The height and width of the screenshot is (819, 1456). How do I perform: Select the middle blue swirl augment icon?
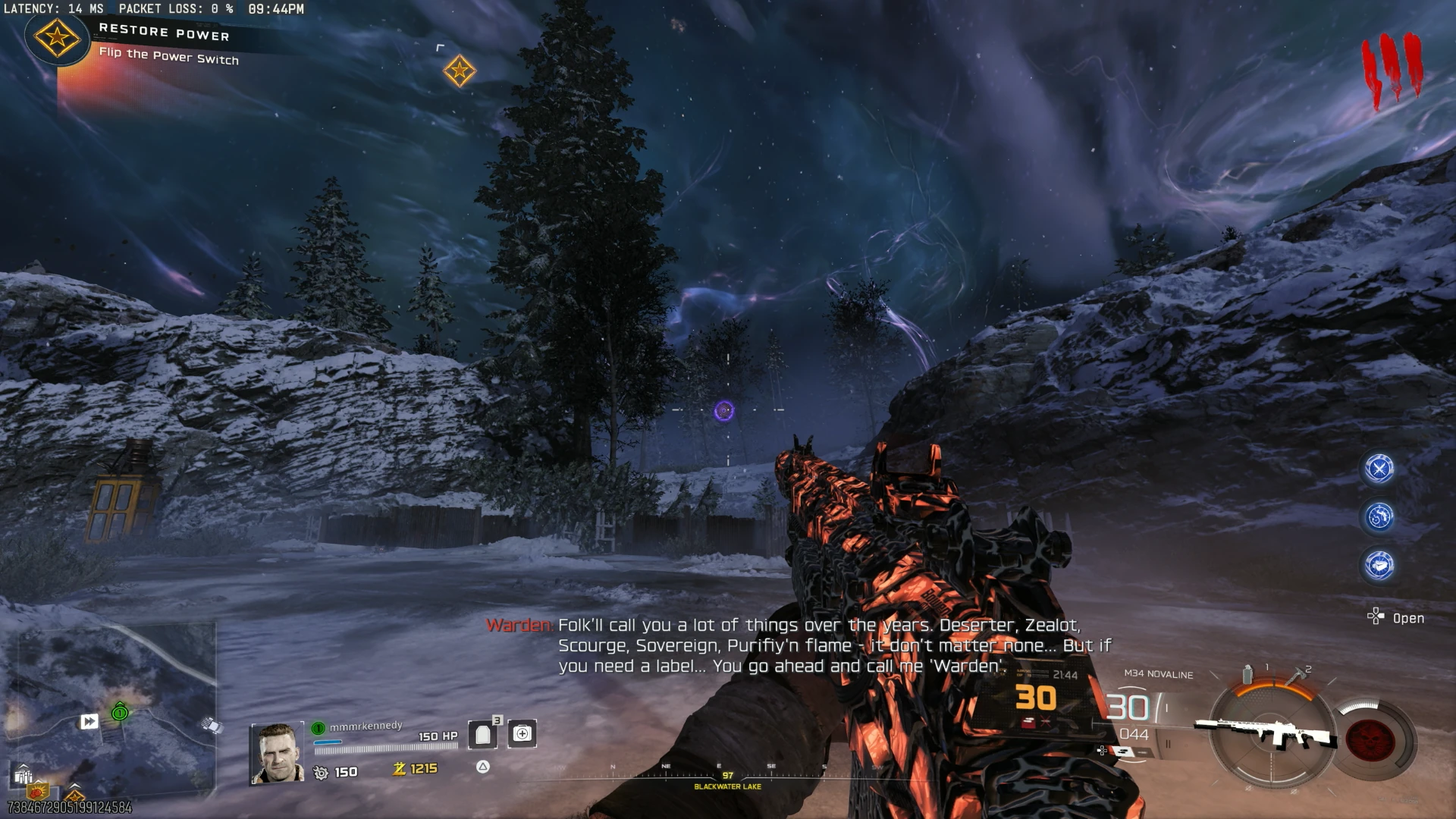(x=1379, y=517)
